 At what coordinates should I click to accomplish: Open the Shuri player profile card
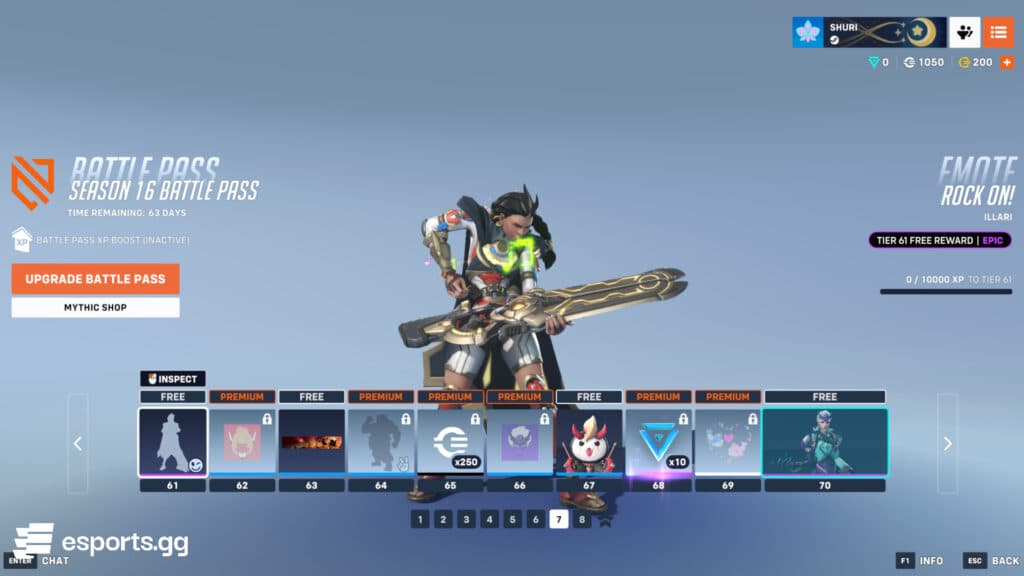868,32
